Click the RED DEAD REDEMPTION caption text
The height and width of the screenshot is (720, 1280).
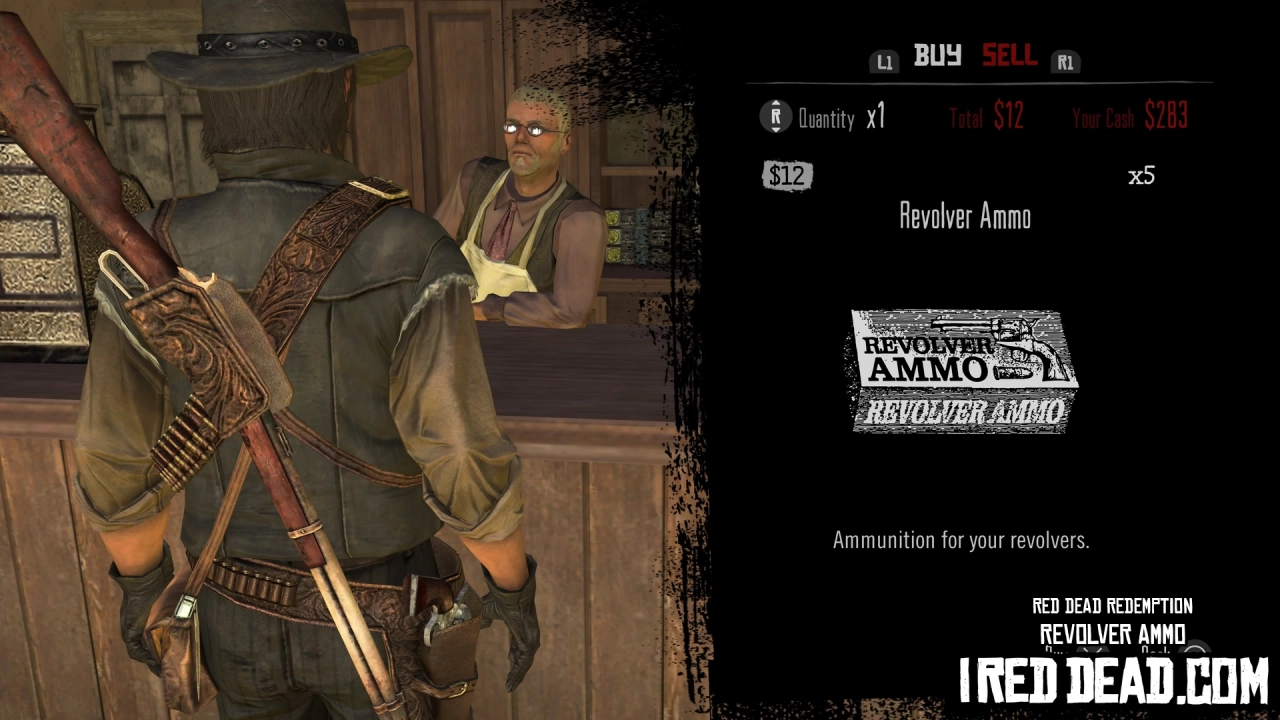pyautogui.click(x=1111, y=605)
